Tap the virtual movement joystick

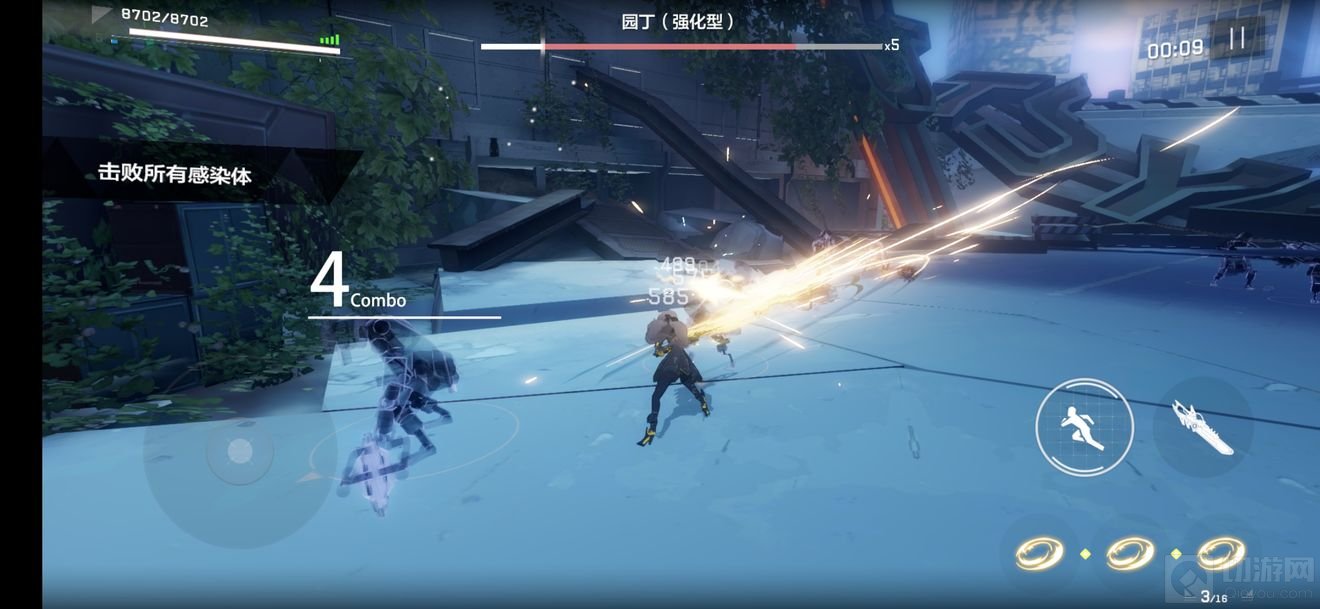tap(239, 452)
